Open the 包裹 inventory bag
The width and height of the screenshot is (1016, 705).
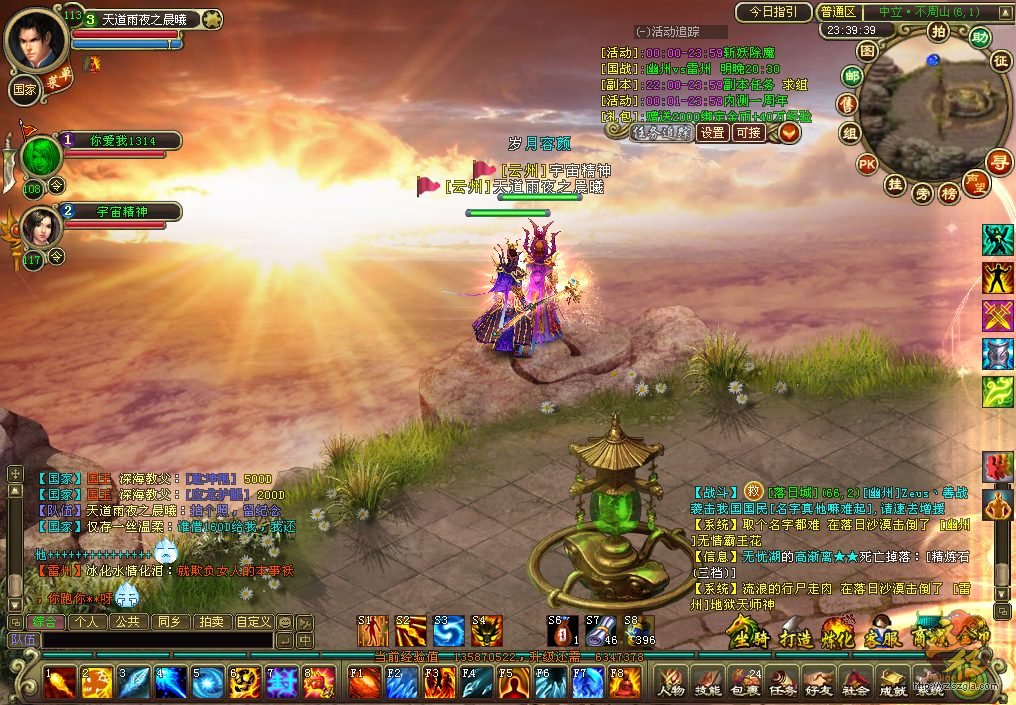(x=746, y=681)
